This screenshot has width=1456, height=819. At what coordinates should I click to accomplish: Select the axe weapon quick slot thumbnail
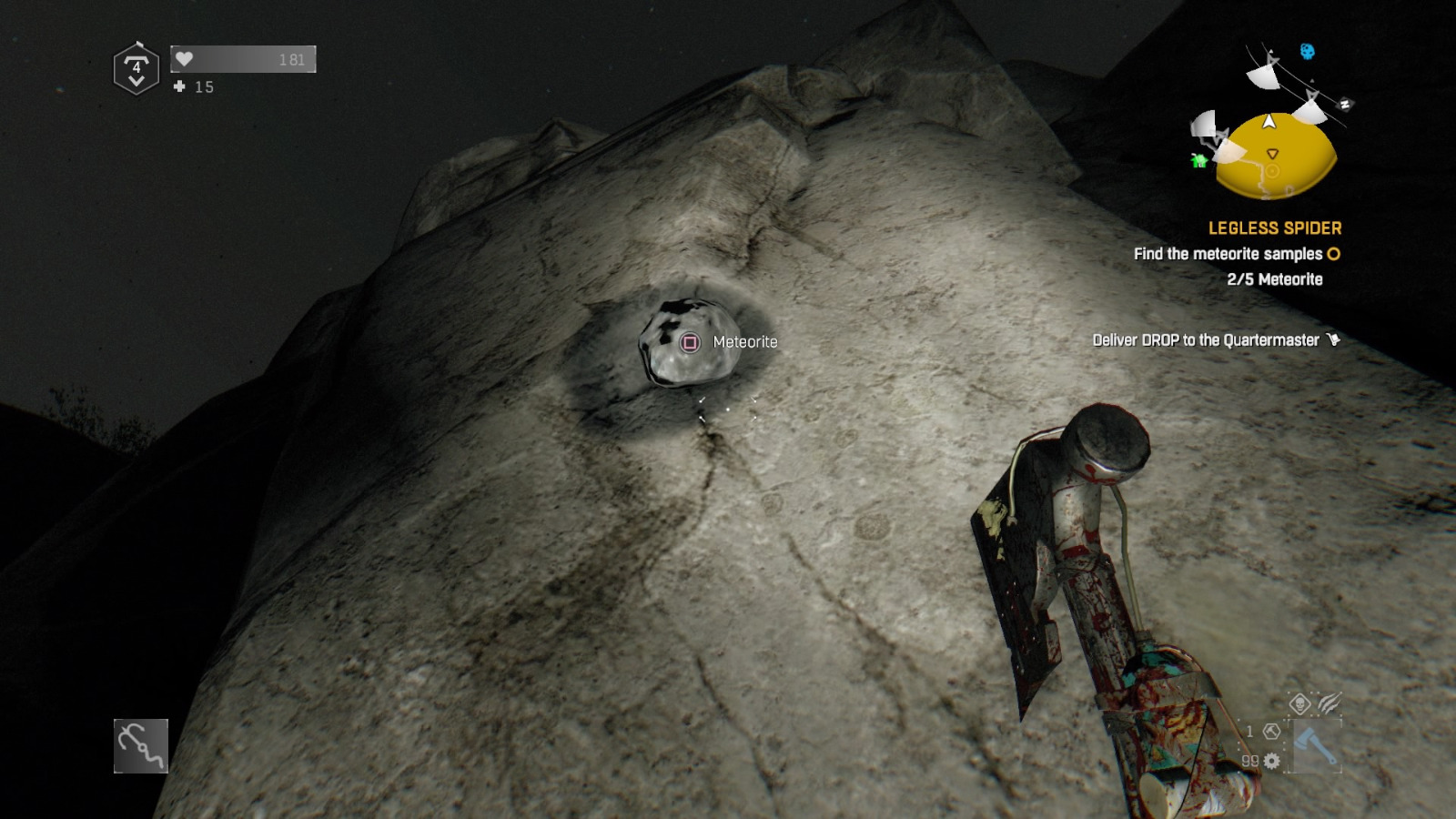(x=1315, y=745)
